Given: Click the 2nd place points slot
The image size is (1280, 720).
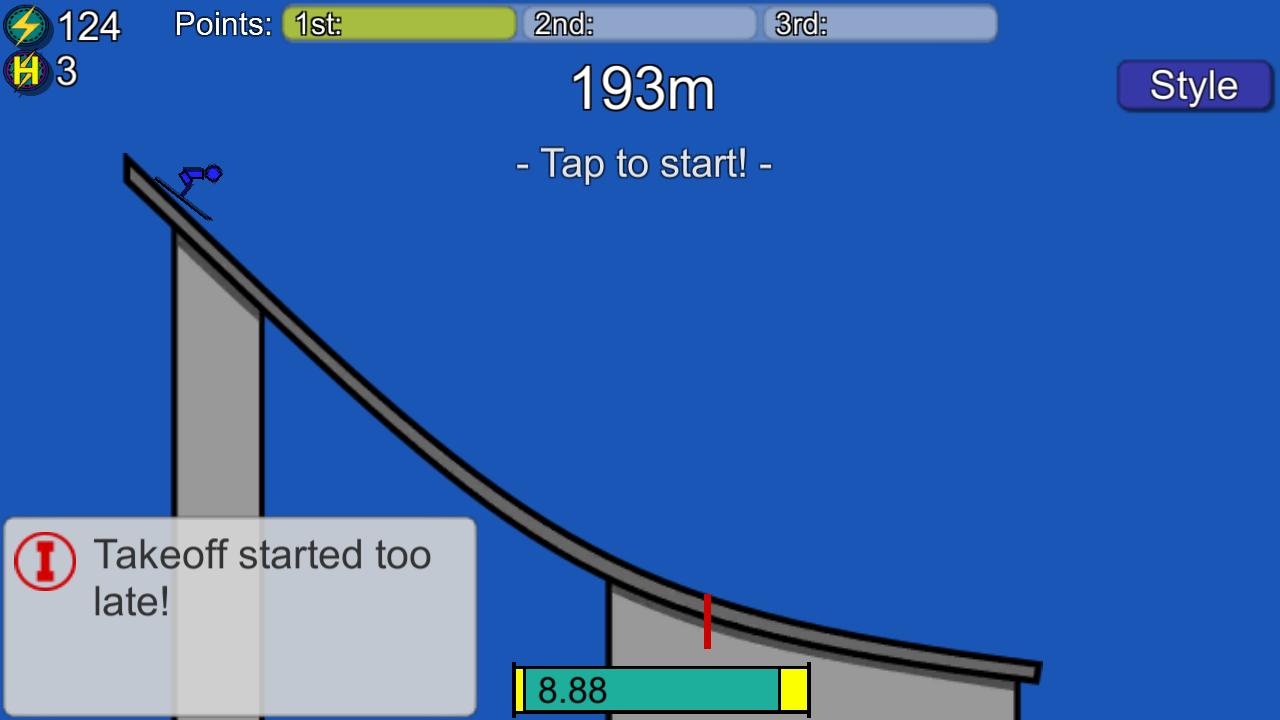Looking at the screenshot, I should point(638,23).
